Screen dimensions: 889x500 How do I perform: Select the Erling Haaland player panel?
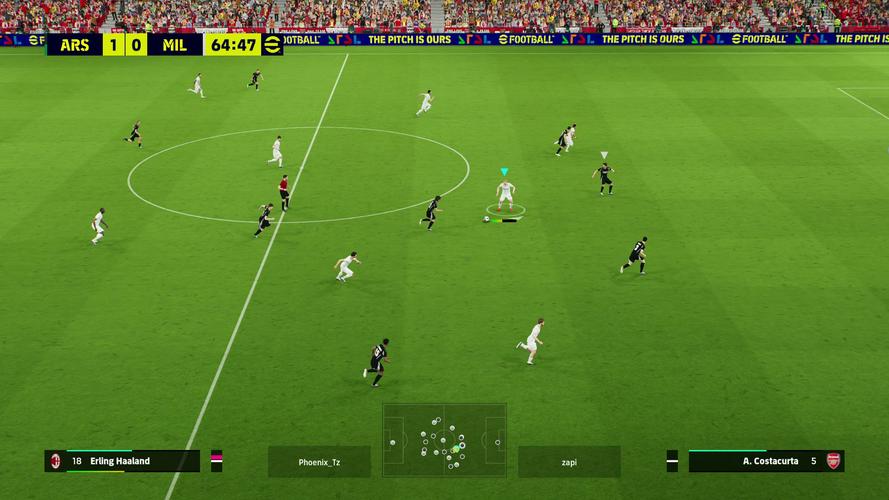(130, 461)
